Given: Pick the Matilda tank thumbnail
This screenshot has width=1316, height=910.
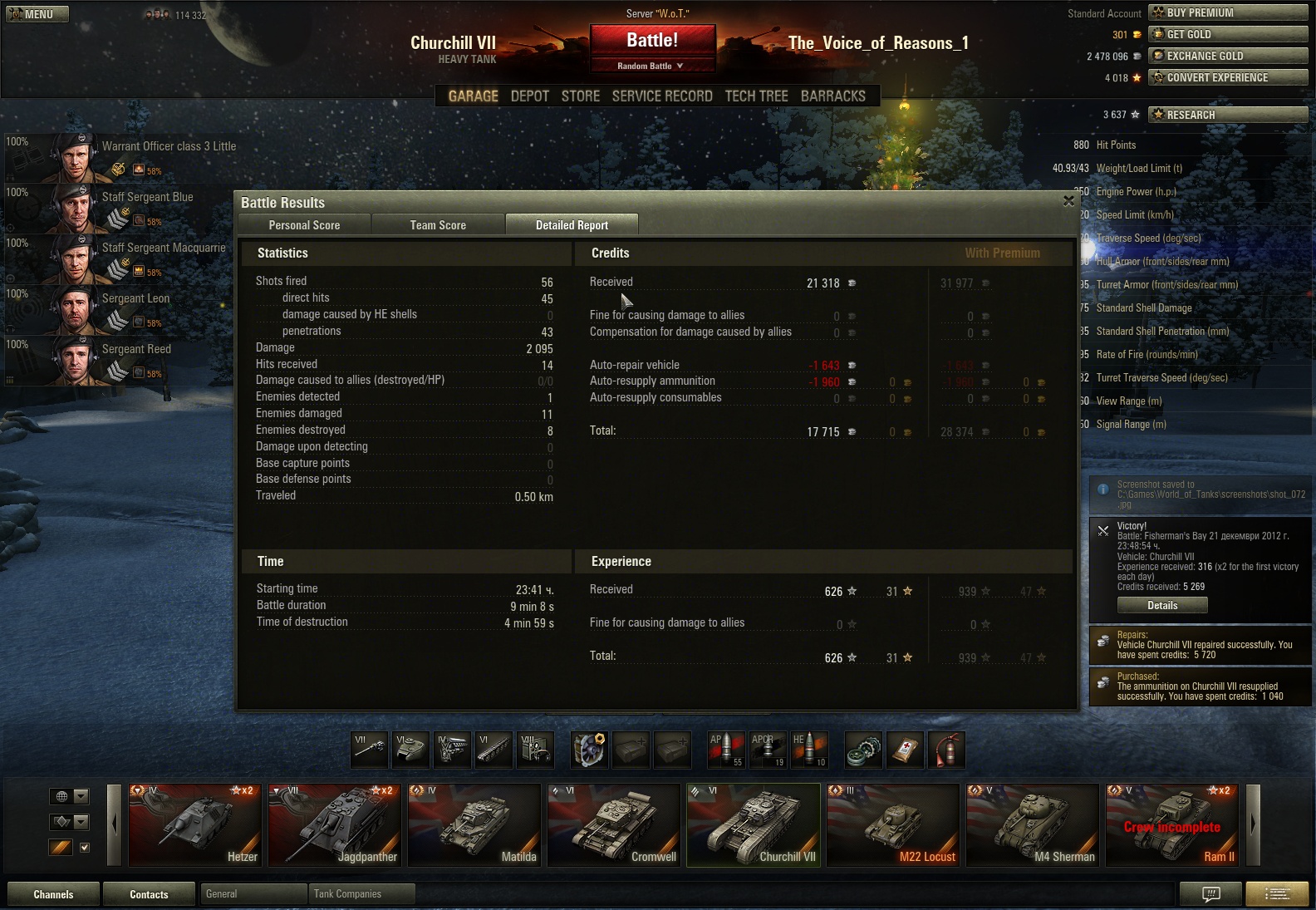Looking at the screenshot, I should (x=474, y=825).
